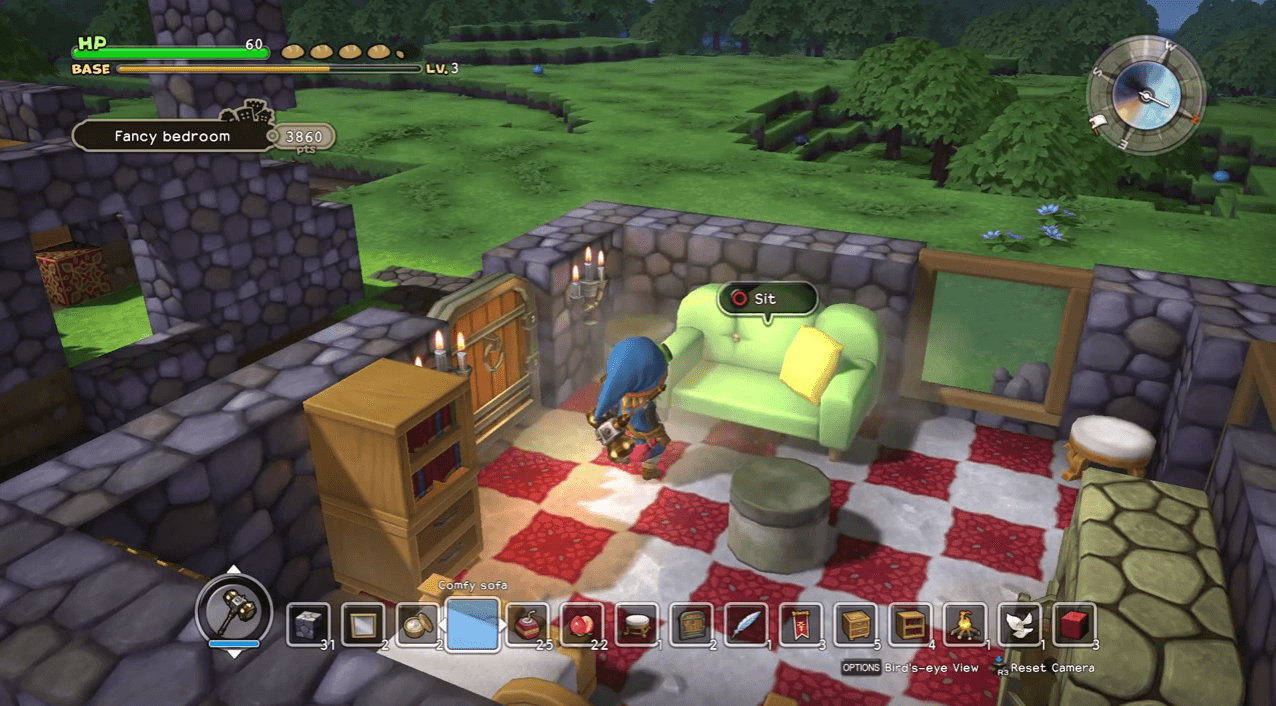Select the white dove item slot

[1019, 625]
